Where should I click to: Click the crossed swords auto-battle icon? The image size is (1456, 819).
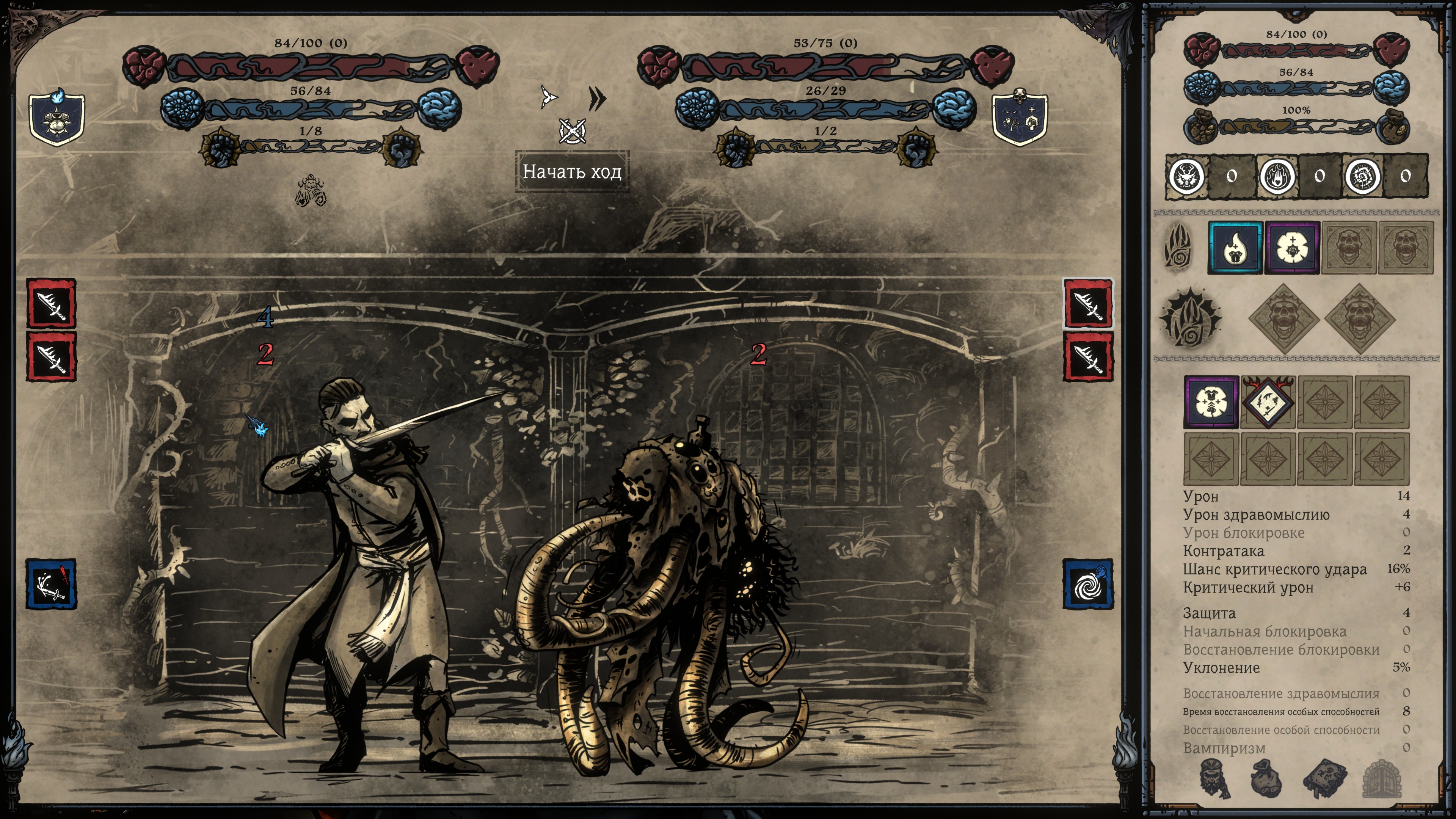572,131
